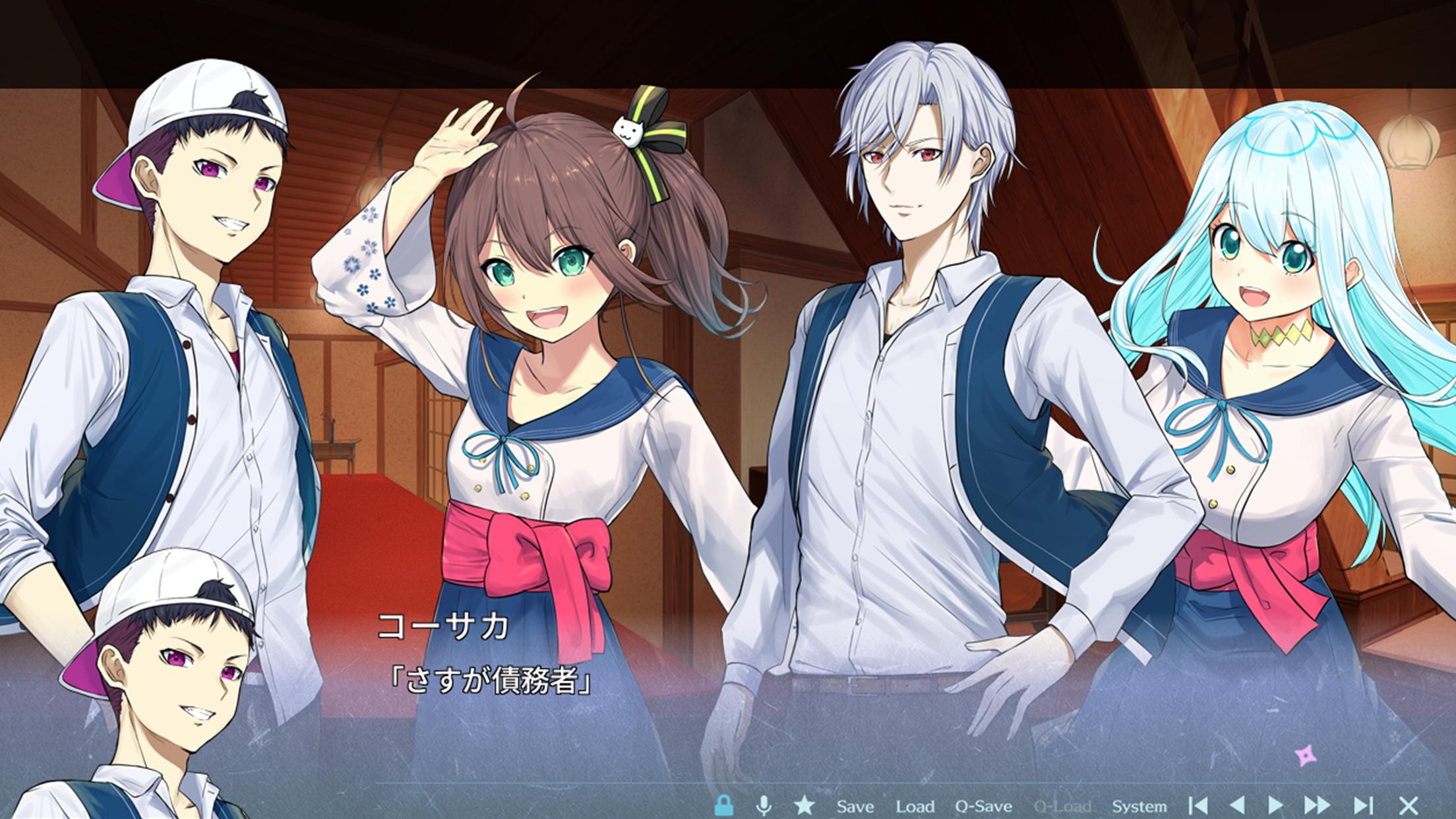This screenshot has height=819, width=1456.
Task: Jump ahead with the skip-to-next button
Action: pyautogui.click(x=1362, y=805)
